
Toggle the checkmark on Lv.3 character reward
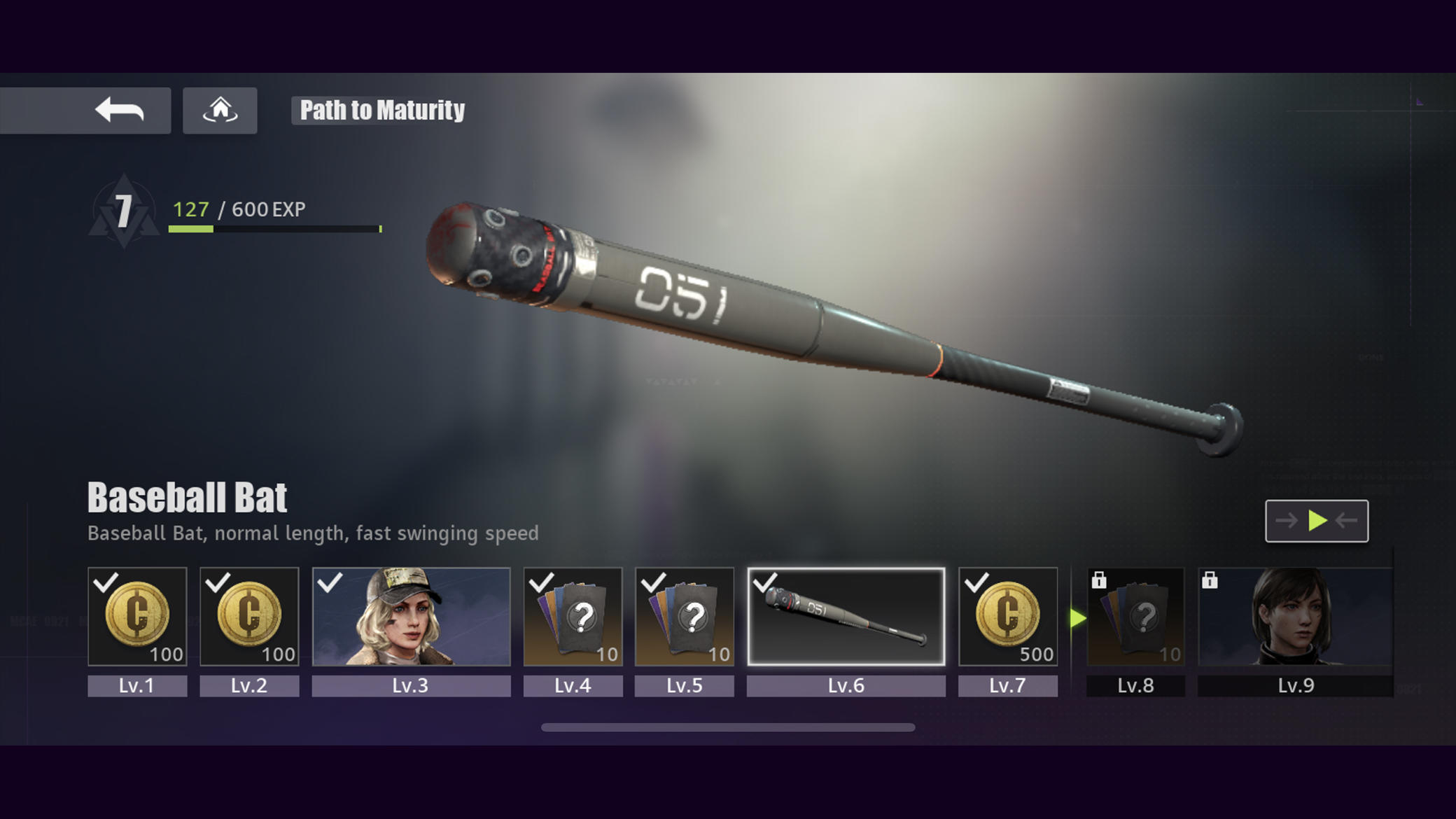tap(328, 582)
